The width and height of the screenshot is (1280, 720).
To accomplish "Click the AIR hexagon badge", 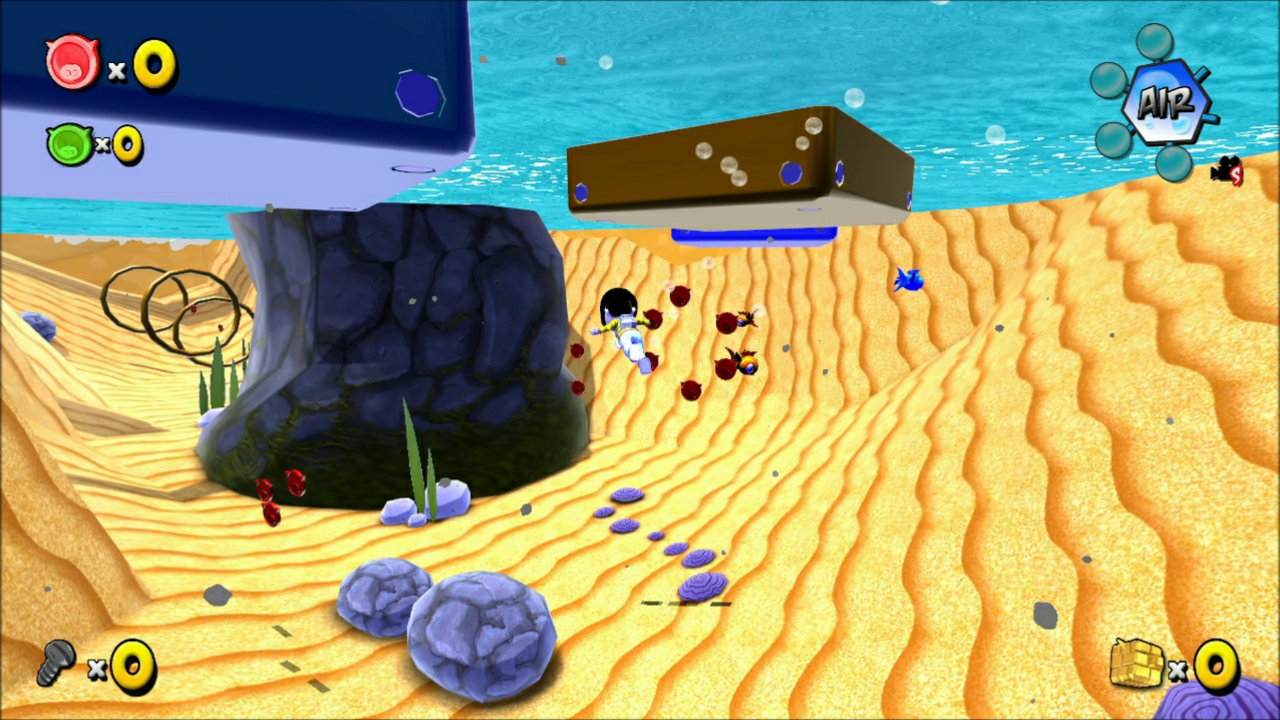I will pyautogui.click(x=1165, y=102).
